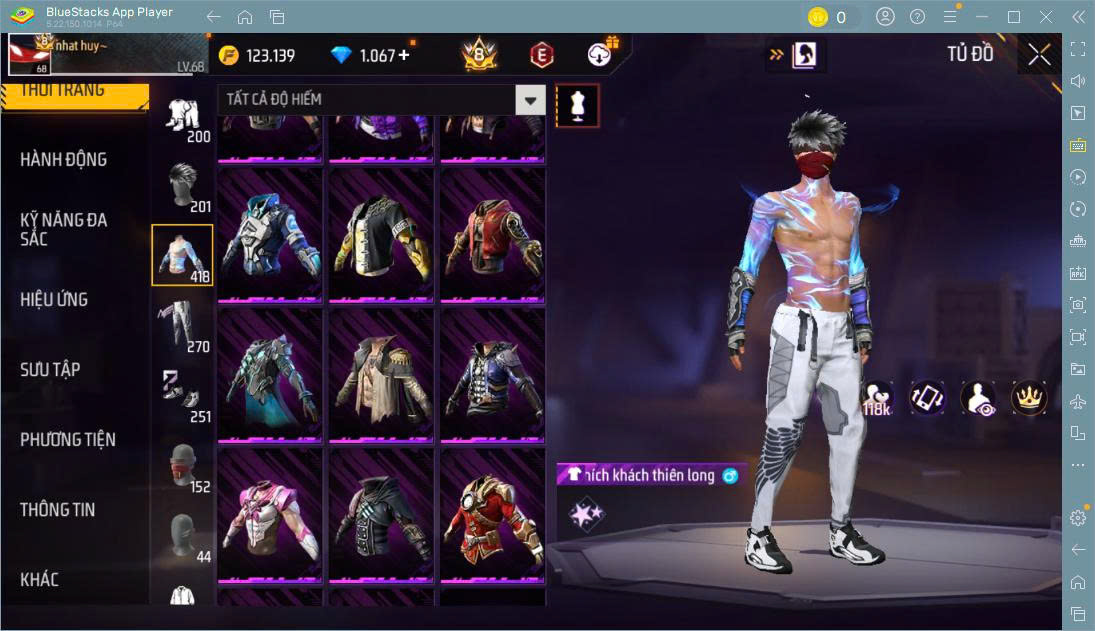Show the THÔNG TIN section
This screenshot has height=631, width=1095.
click(x=58, y=509)
